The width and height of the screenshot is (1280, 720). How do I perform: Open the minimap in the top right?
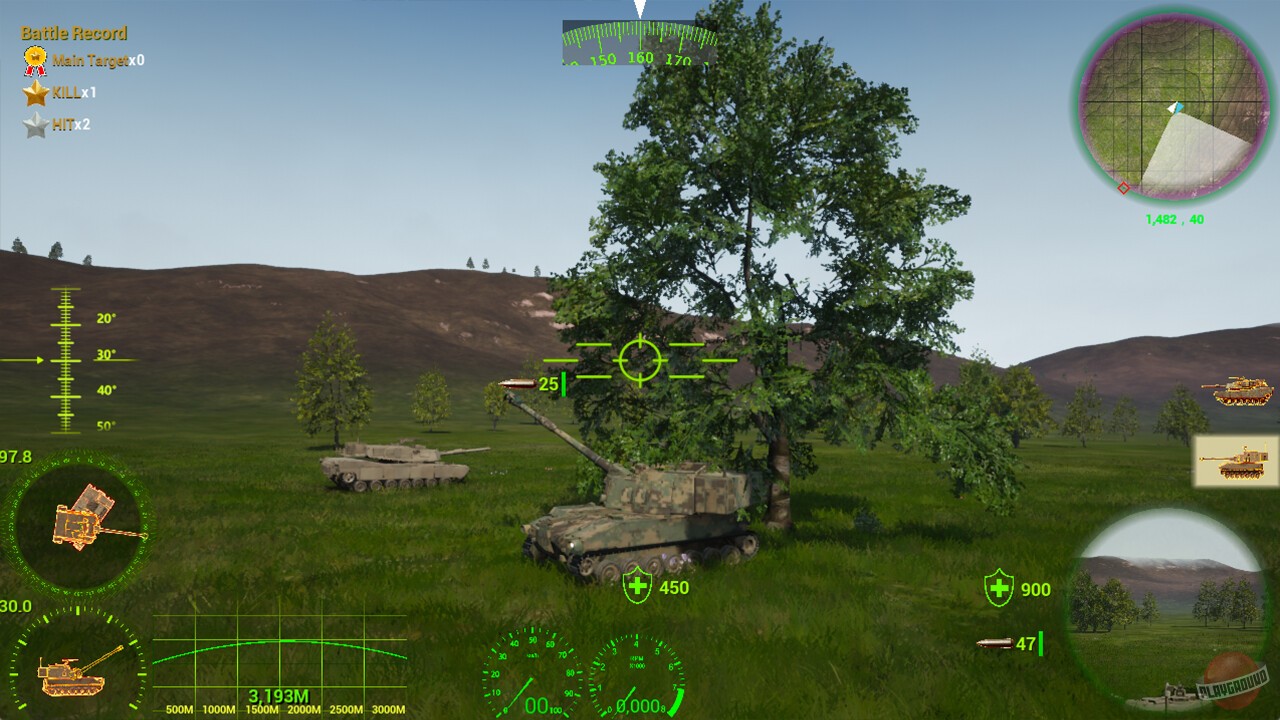[x=1174, y=105]
